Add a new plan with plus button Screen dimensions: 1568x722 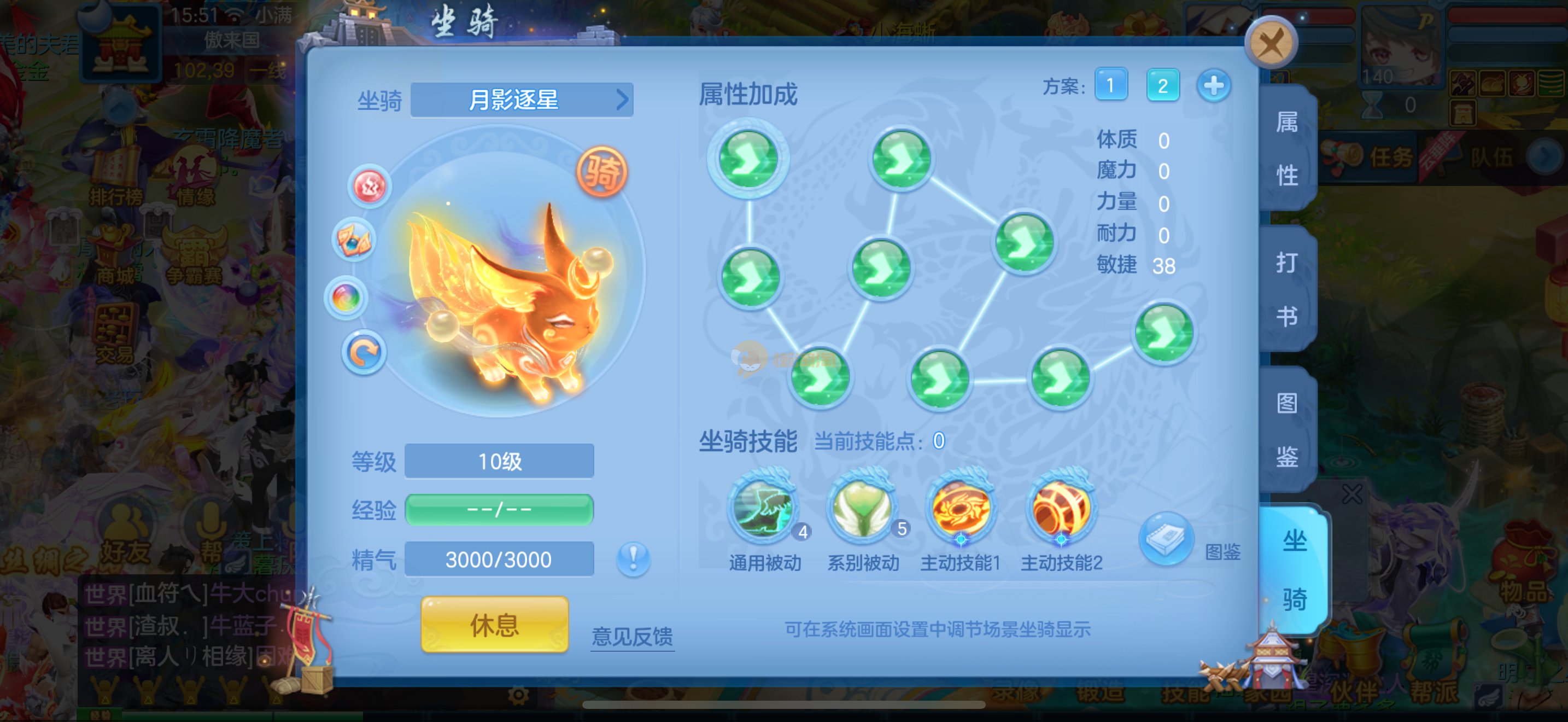click(x=1213, y=86)
